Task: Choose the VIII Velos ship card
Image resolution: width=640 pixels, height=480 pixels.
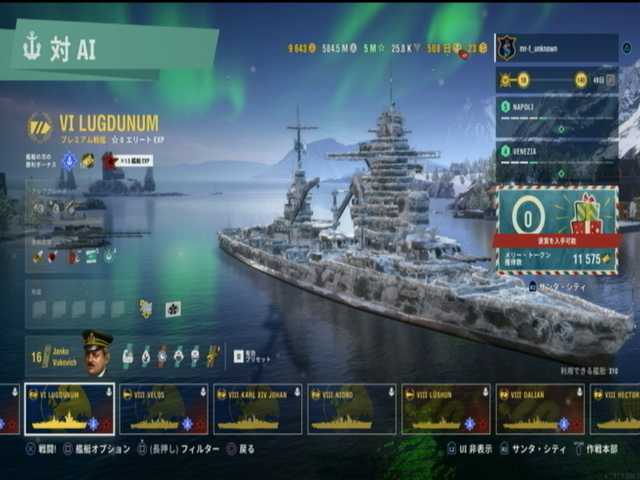Action: [163, 409]
